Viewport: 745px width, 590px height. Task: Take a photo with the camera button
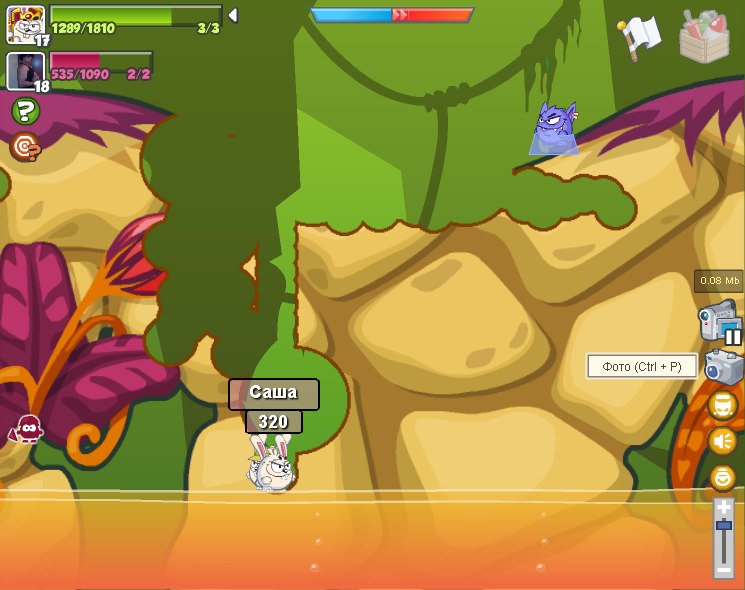[723, 366]
